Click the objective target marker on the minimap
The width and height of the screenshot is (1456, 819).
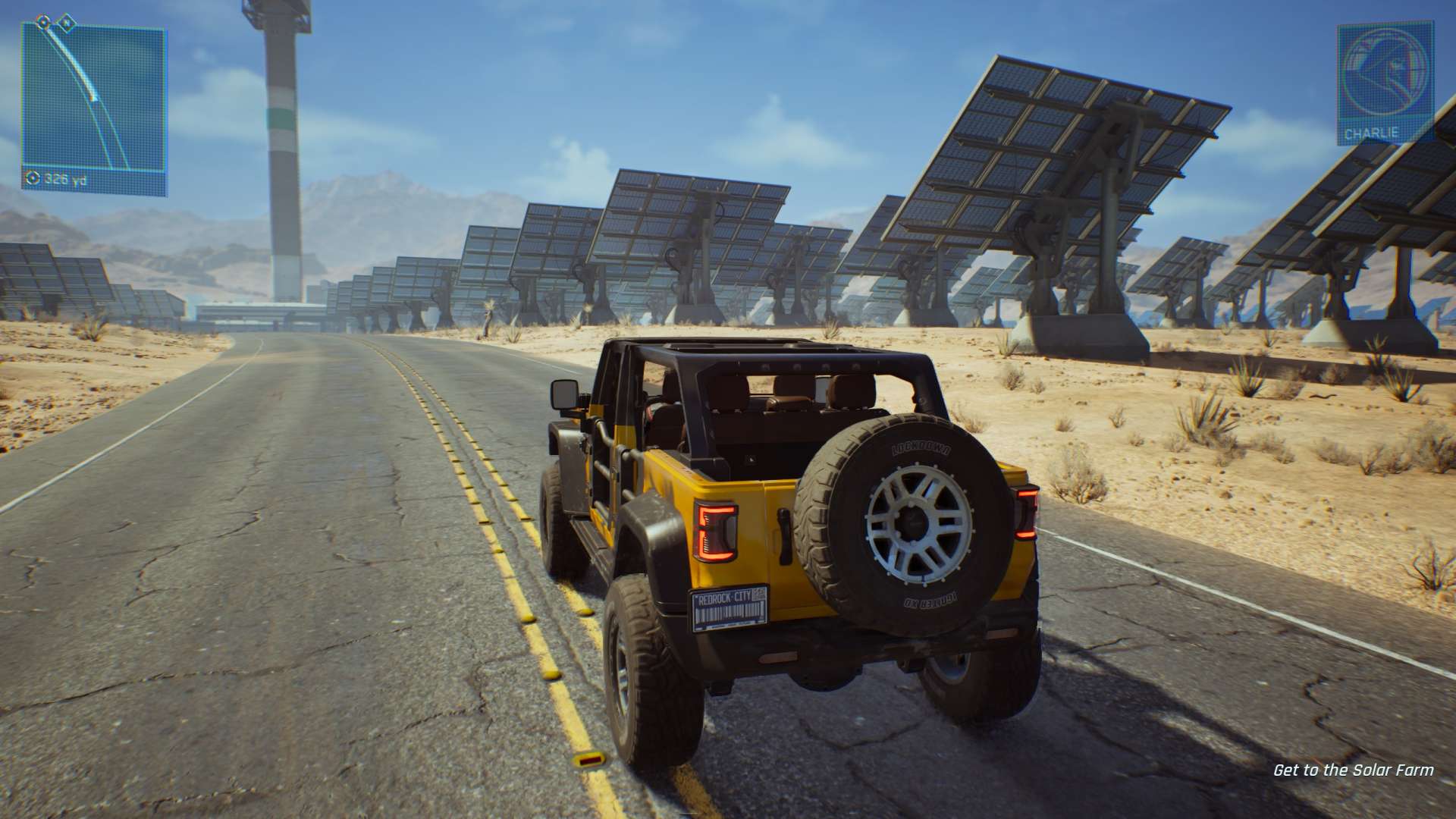[x=44, y=21]
